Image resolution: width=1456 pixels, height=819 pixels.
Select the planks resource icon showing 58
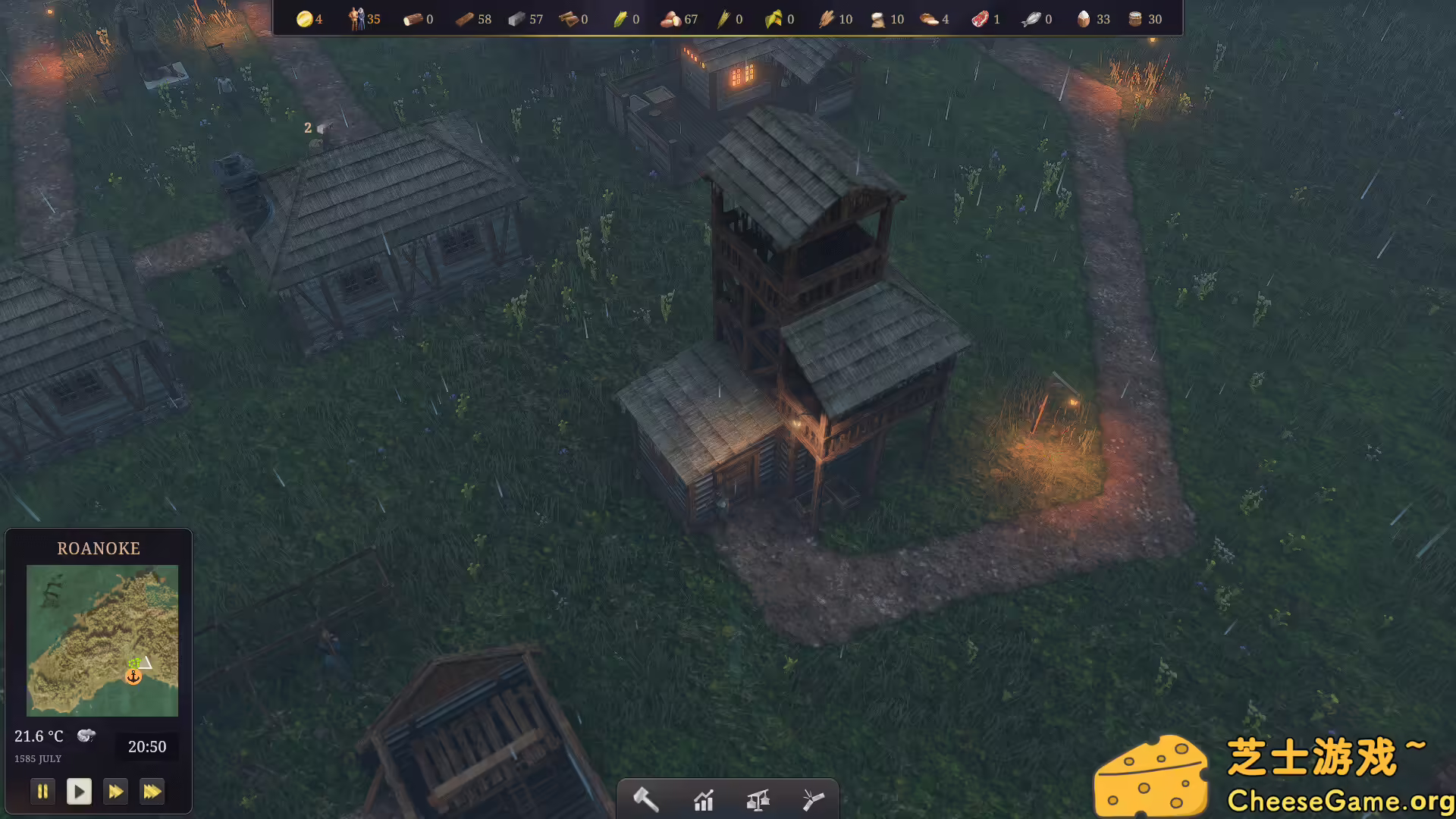pyautogui.click(x=464, y=19)
